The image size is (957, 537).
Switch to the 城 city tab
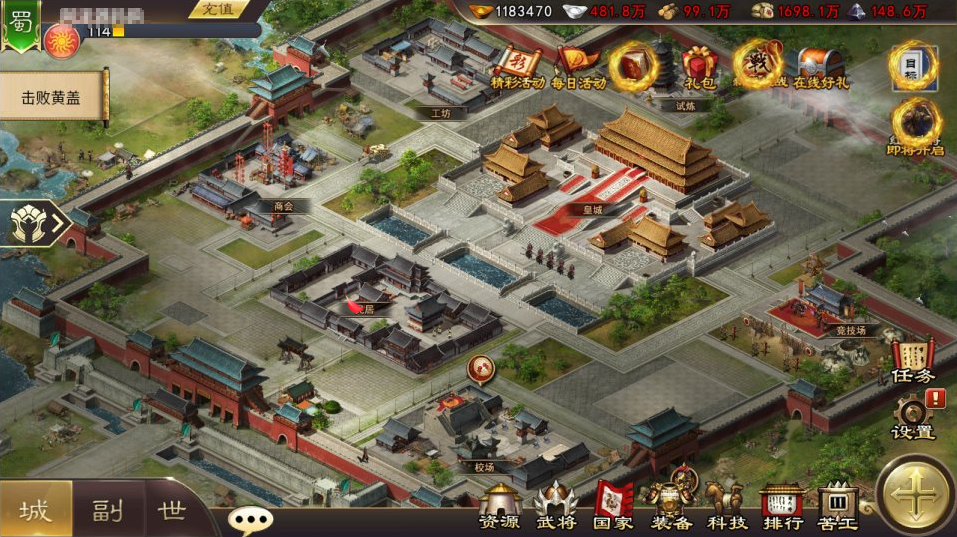(x=35, y=510)
